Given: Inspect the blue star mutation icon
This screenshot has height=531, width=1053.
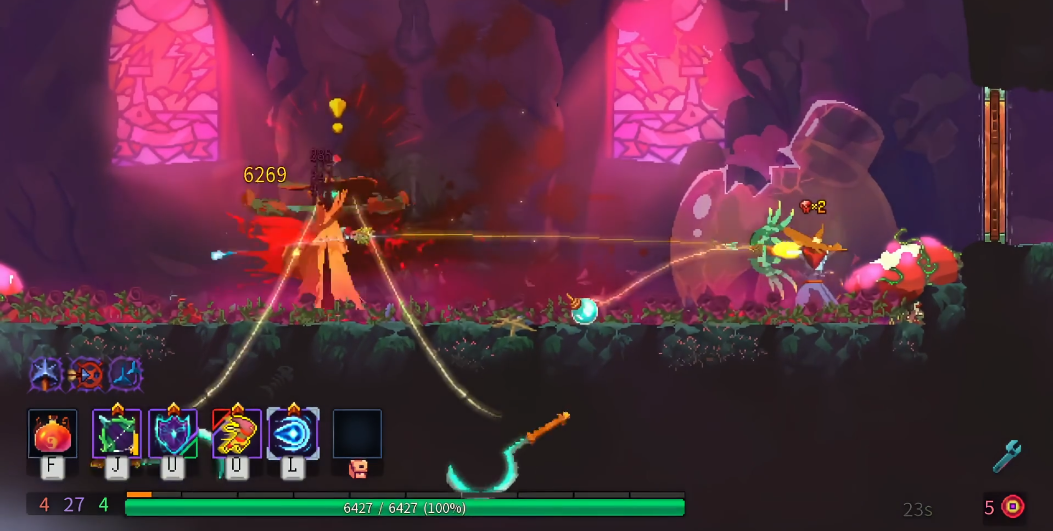Looking at the screenshot, I should [46, 374].
